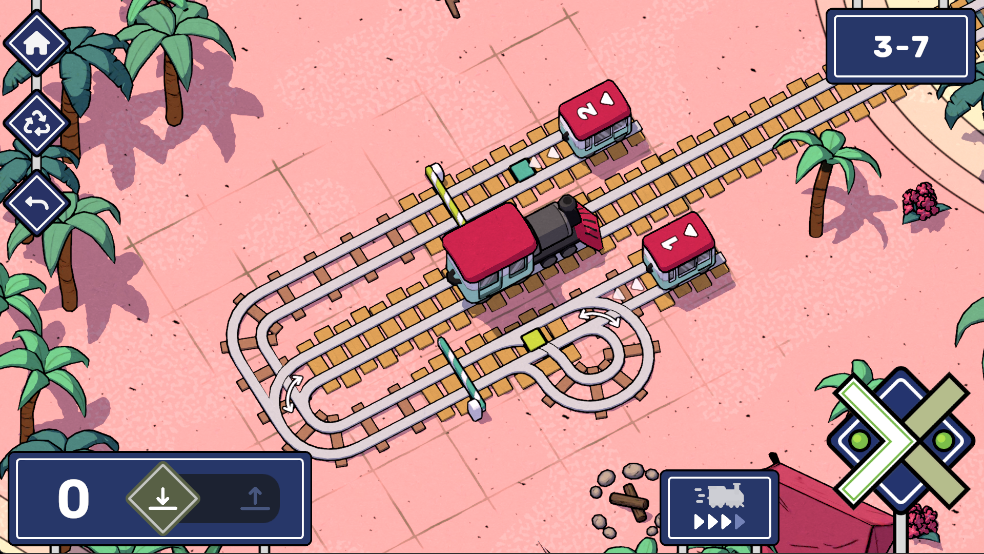The height and width of the screenshot is (554, 984).
Task: Toggle the train fast-forward speed
Action: (x=719, y=507)
